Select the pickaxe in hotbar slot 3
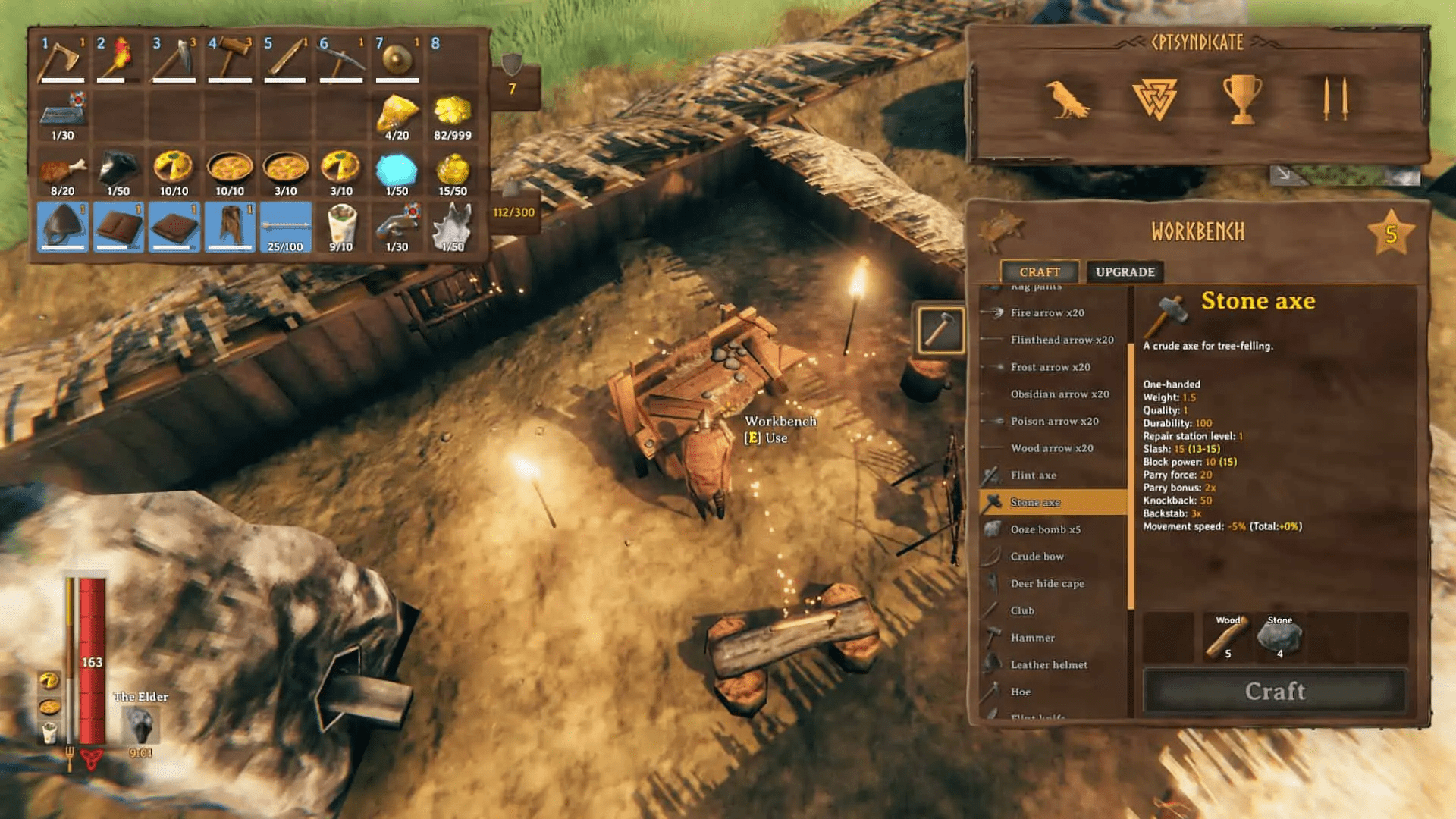Image resolution: width=1456 pixels, height=819 pixels. point(175,59)
